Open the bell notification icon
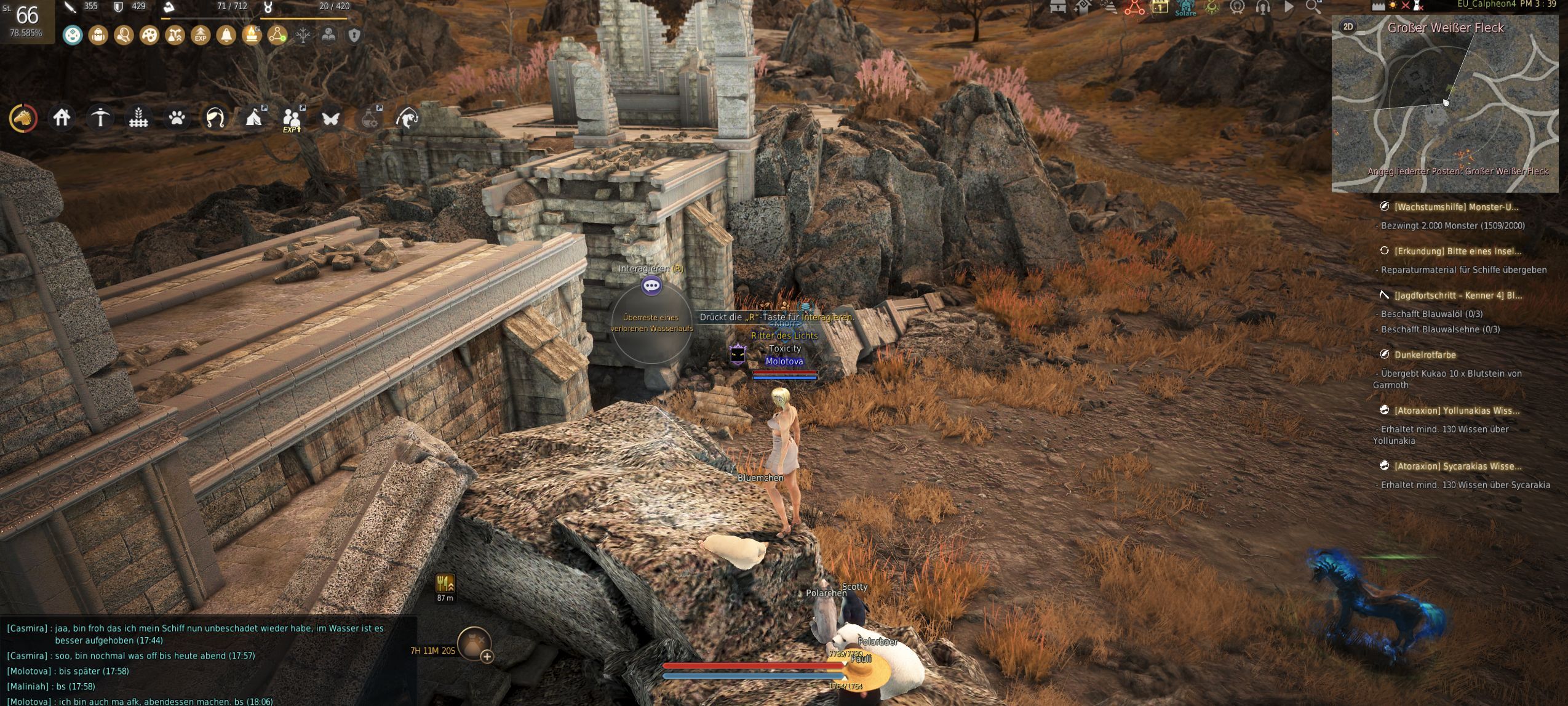 (226, 35)
